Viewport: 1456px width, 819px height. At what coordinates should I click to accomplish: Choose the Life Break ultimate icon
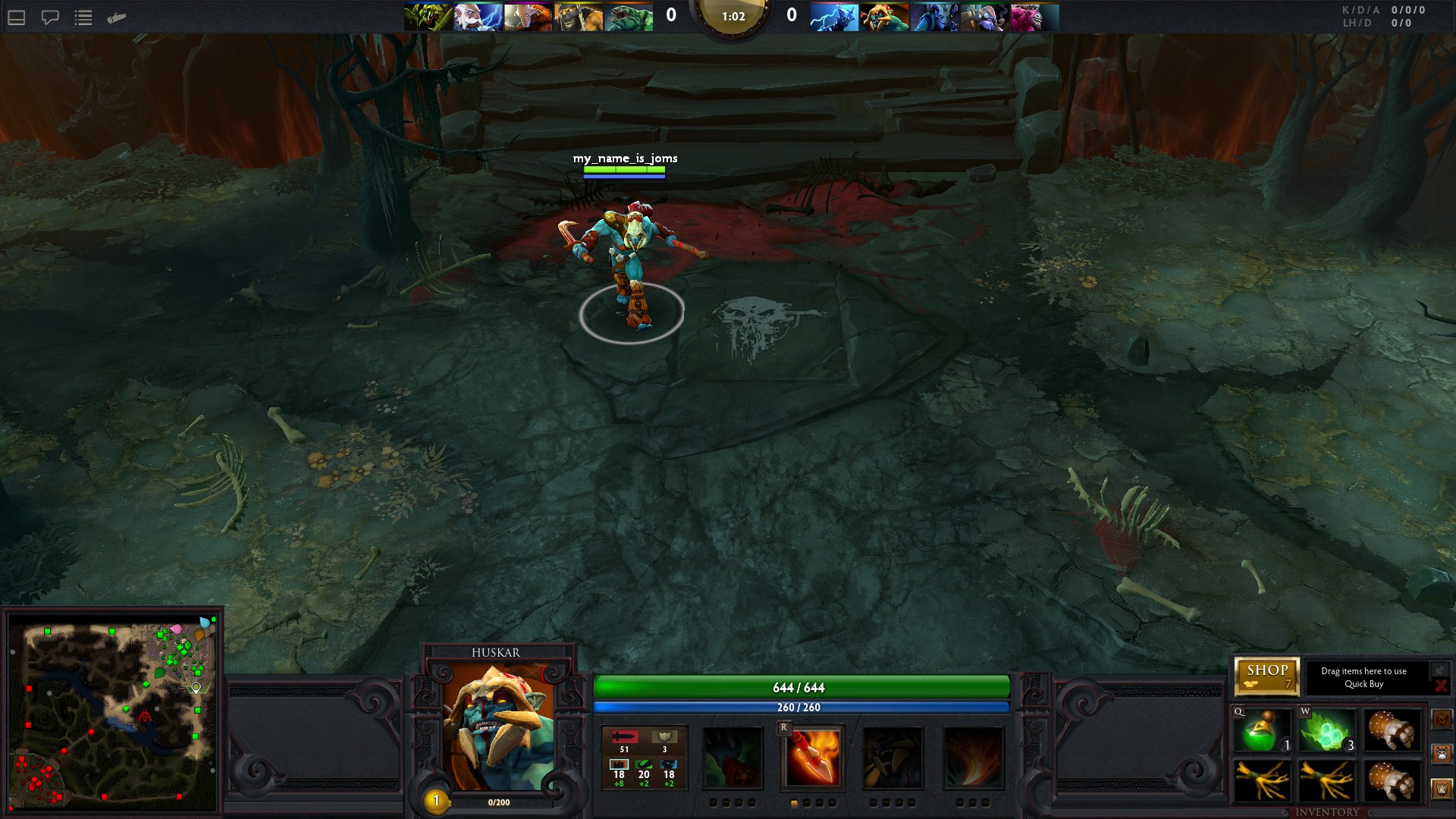click(974, 758)
